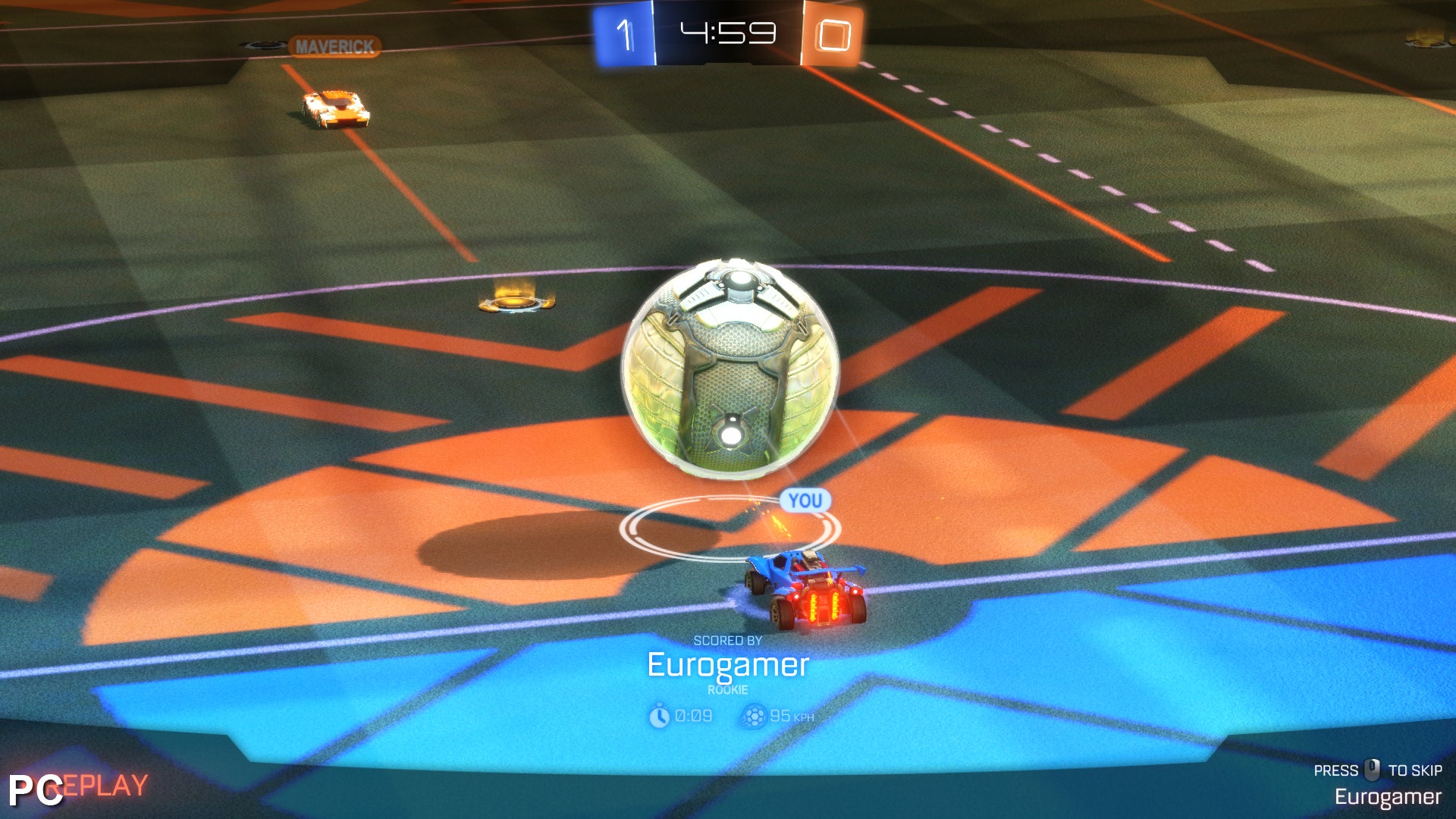1456x819 pixels.
Task: Toggle the ROOKIE rank label
Action: pos(728,690)
